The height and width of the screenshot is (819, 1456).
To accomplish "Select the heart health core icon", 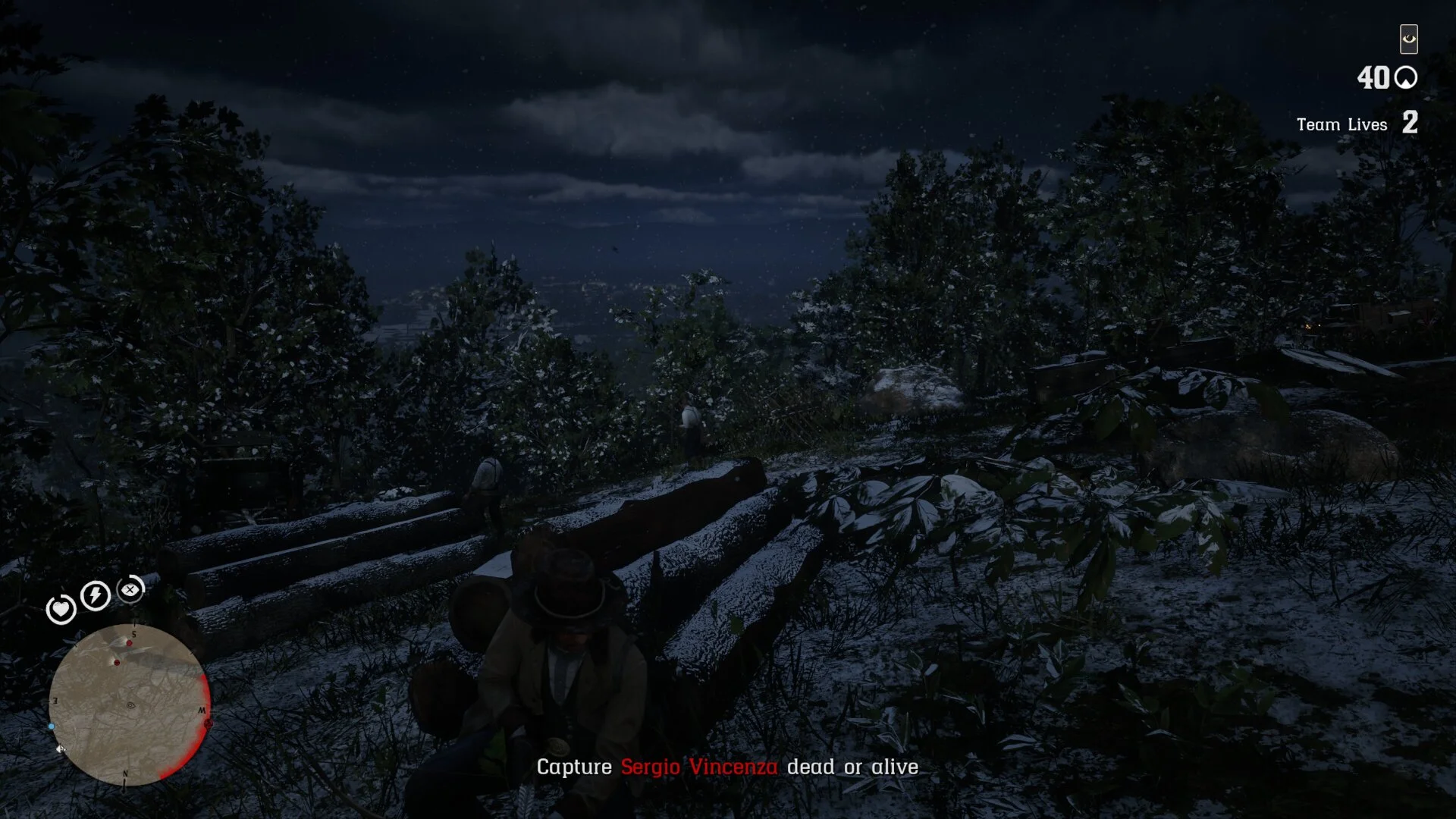I will click(x=61, y=610).
